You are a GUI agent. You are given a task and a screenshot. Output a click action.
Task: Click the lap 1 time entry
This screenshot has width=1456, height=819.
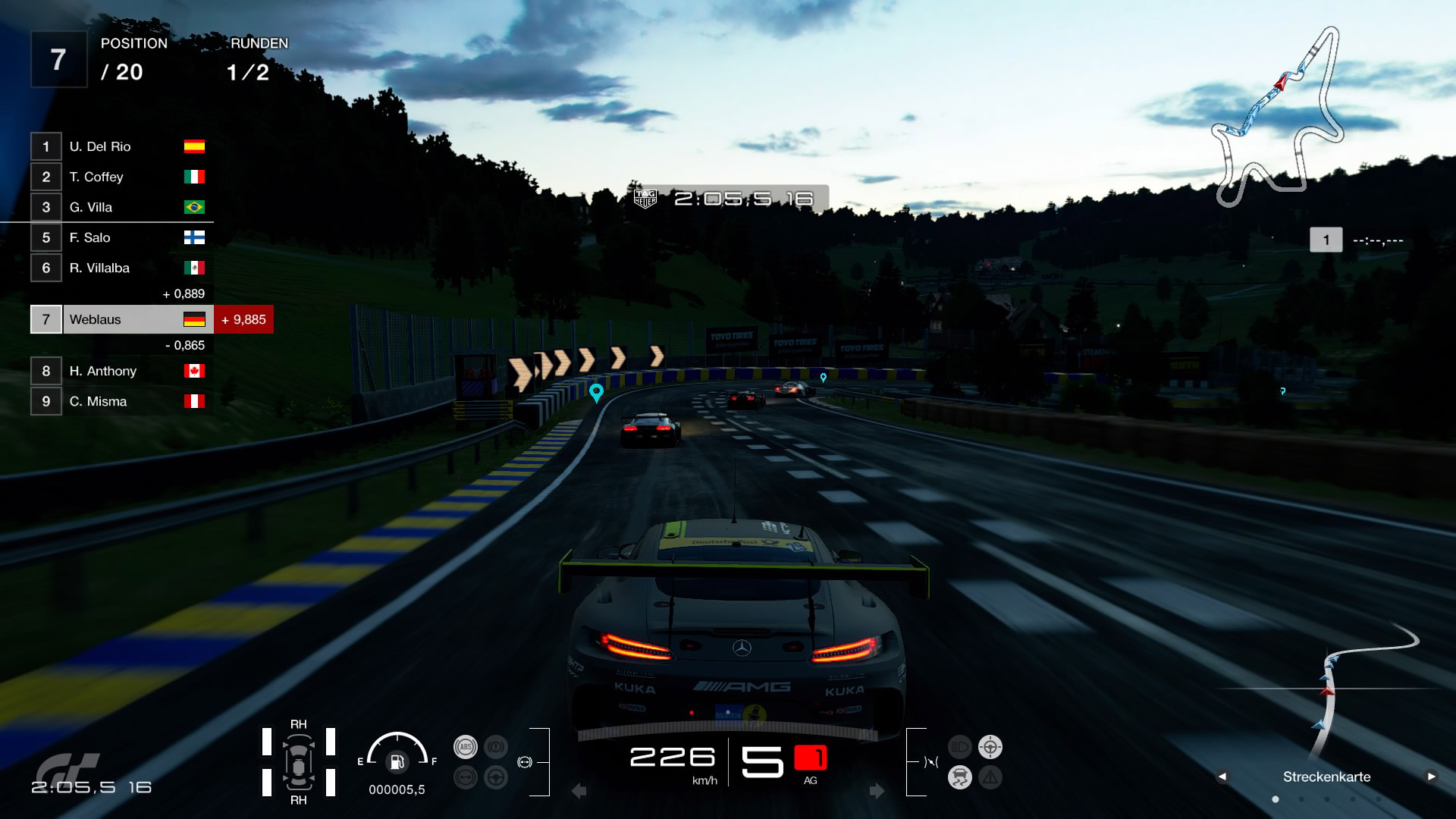click(1357, 240)
